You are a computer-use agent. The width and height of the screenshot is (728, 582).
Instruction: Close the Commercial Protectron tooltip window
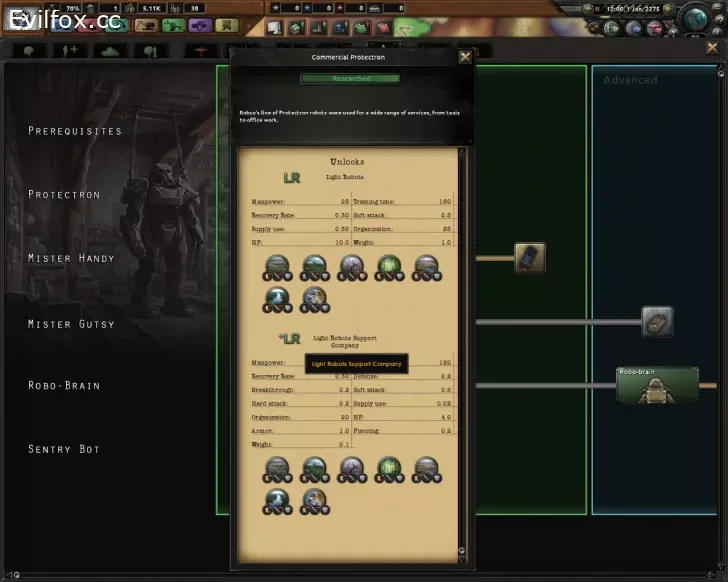coord(465,58)
